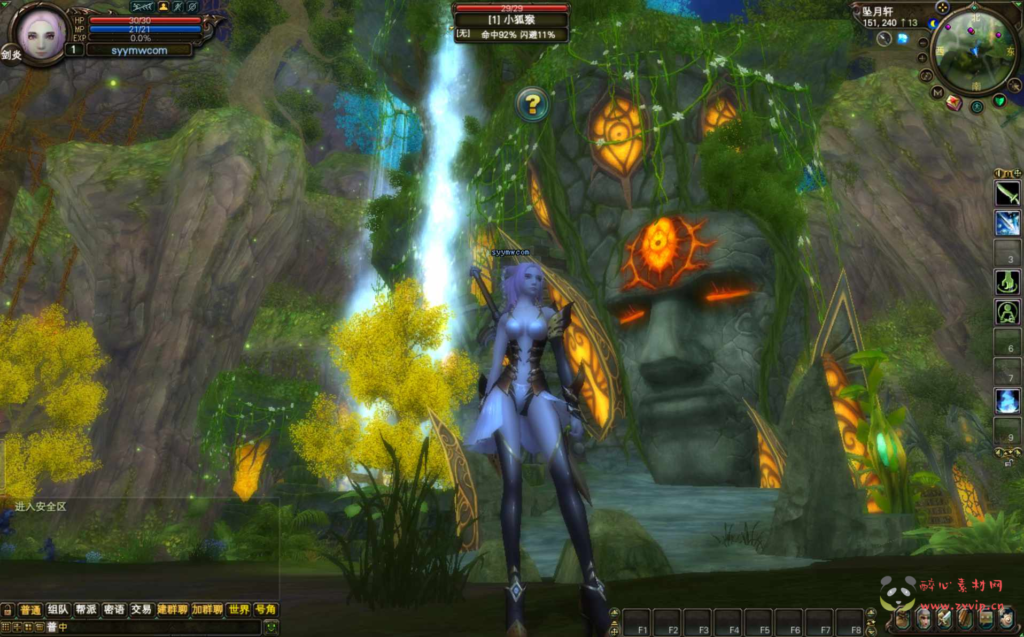Image resolution: width=1024 pixels, height=637 pixels.
Task: Open the map with the M button
Action: point(938,92)
